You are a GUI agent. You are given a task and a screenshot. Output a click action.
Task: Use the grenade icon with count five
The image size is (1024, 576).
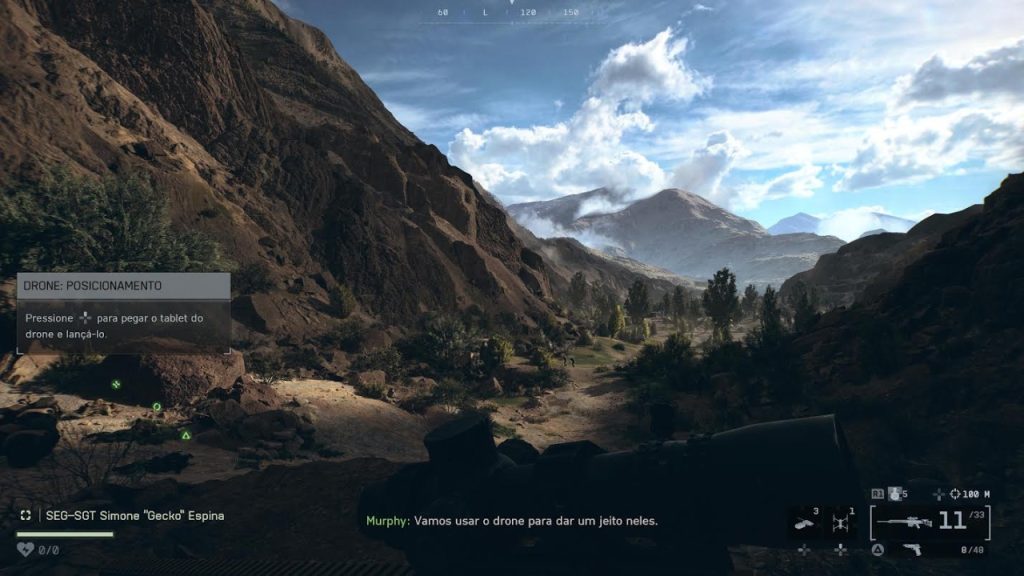[896, 493]
